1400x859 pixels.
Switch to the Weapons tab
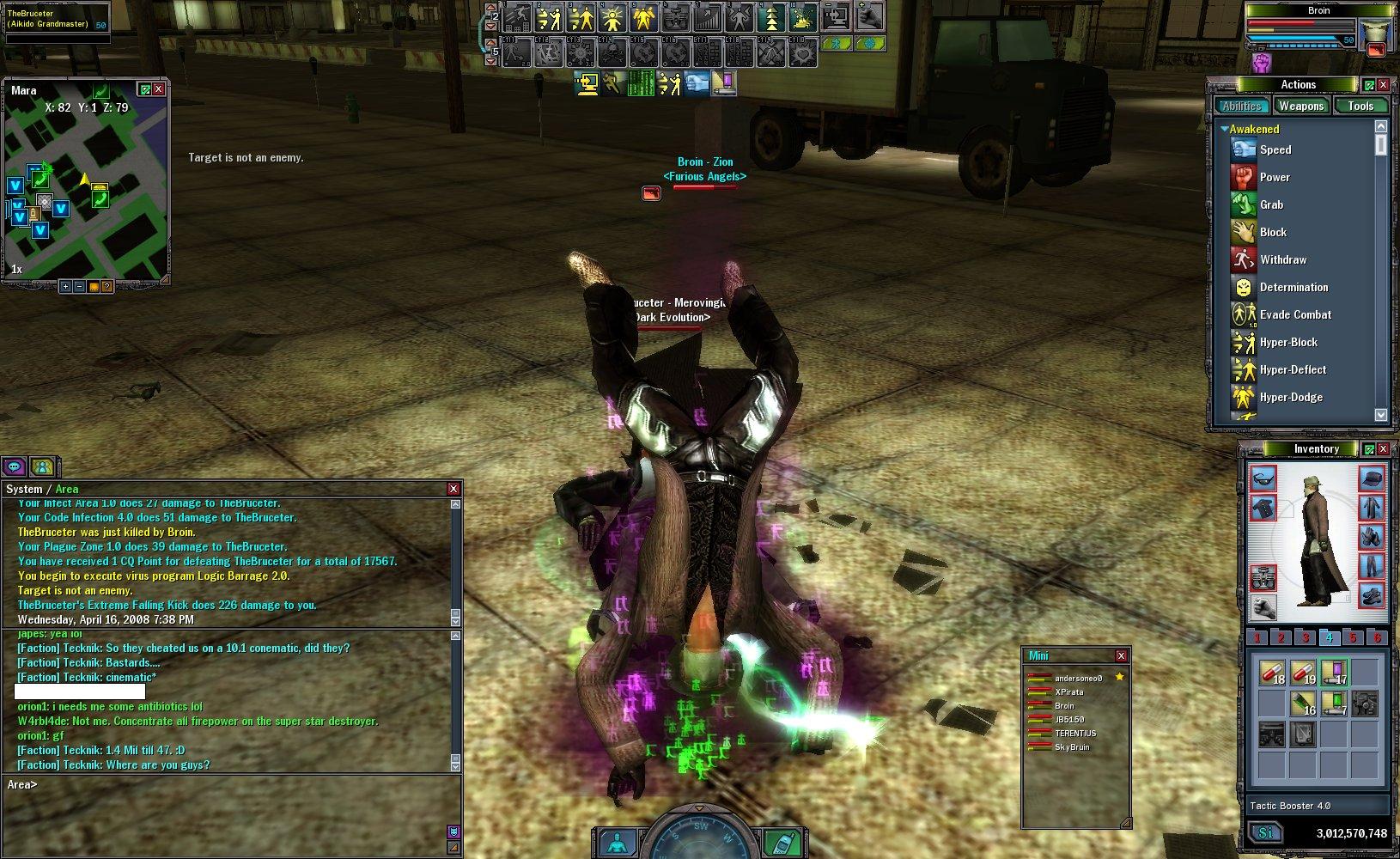(x=1300, y=106)
